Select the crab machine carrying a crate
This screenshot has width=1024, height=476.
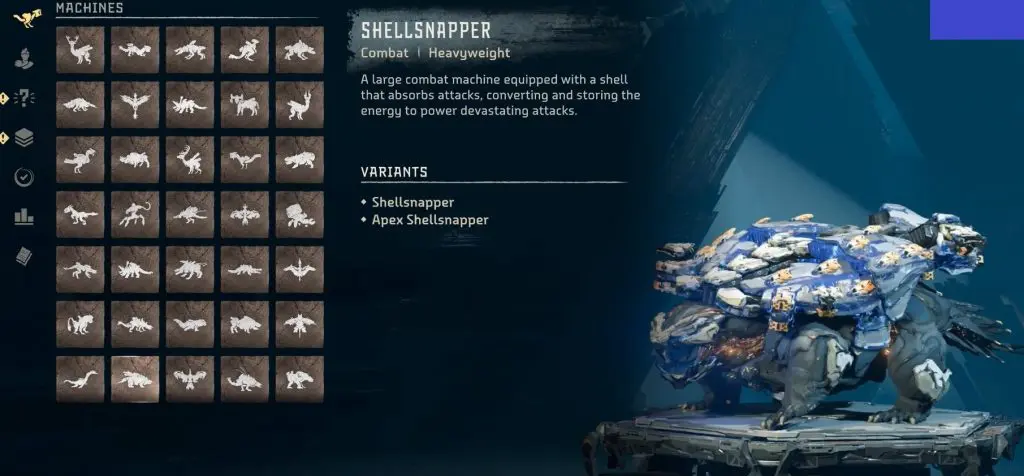(300, 214)
